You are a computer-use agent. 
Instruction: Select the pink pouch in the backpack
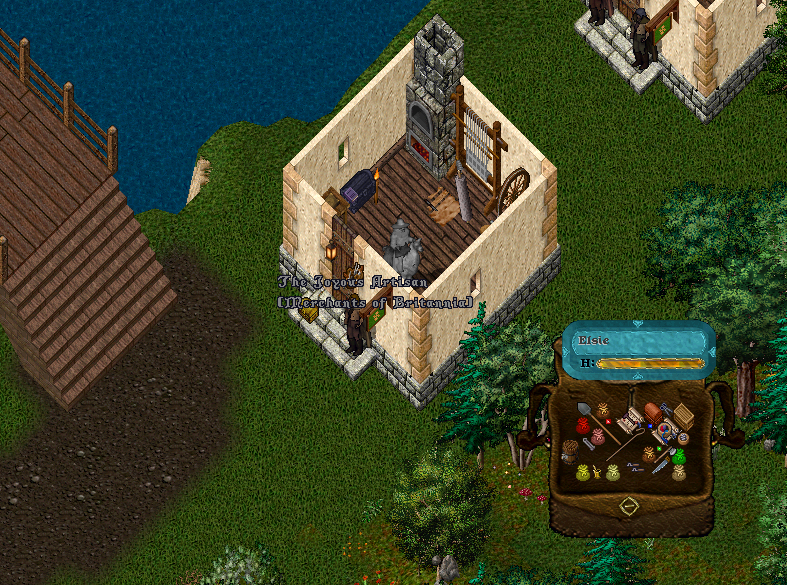click(598, 436)
